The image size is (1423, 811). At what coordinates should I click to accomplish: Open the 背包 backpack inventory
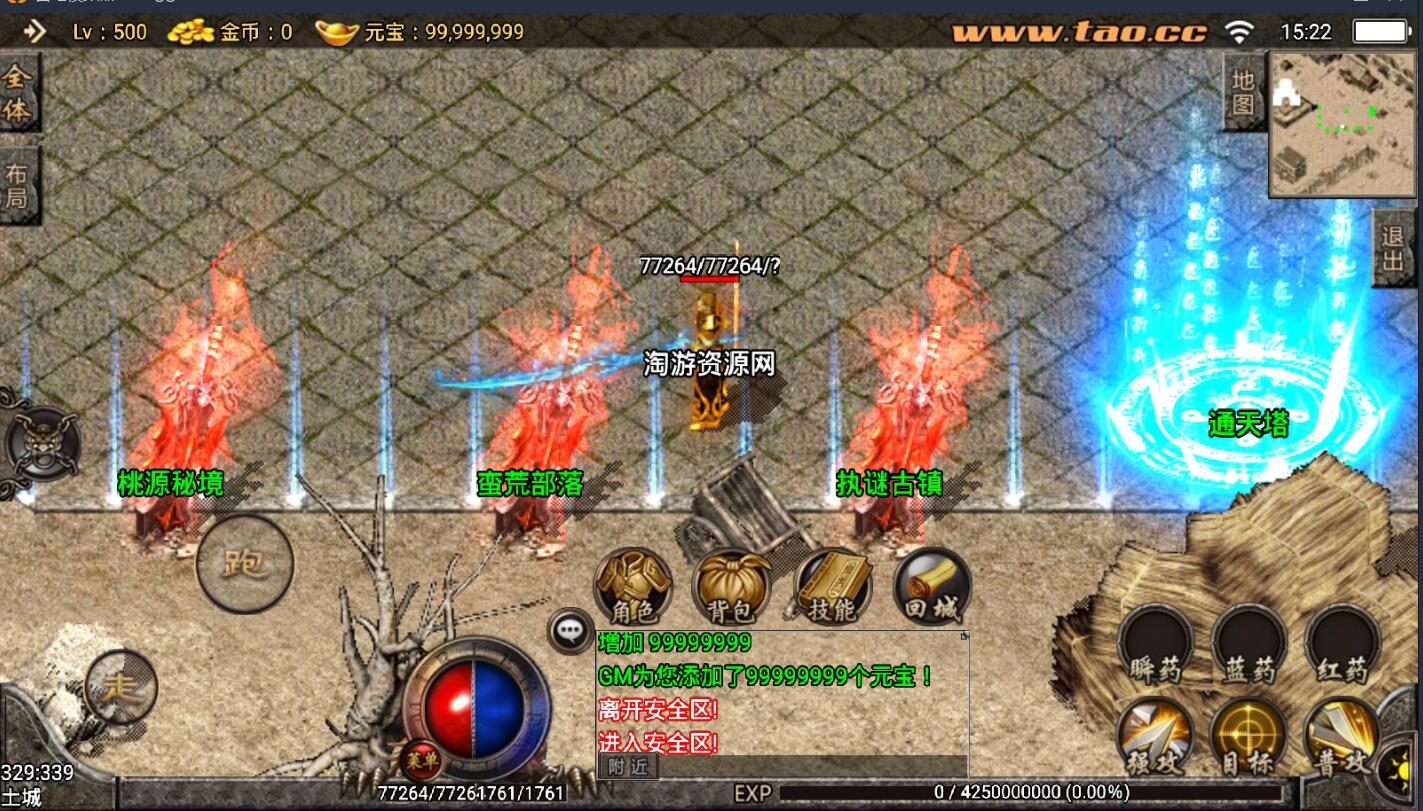[732, 587]
